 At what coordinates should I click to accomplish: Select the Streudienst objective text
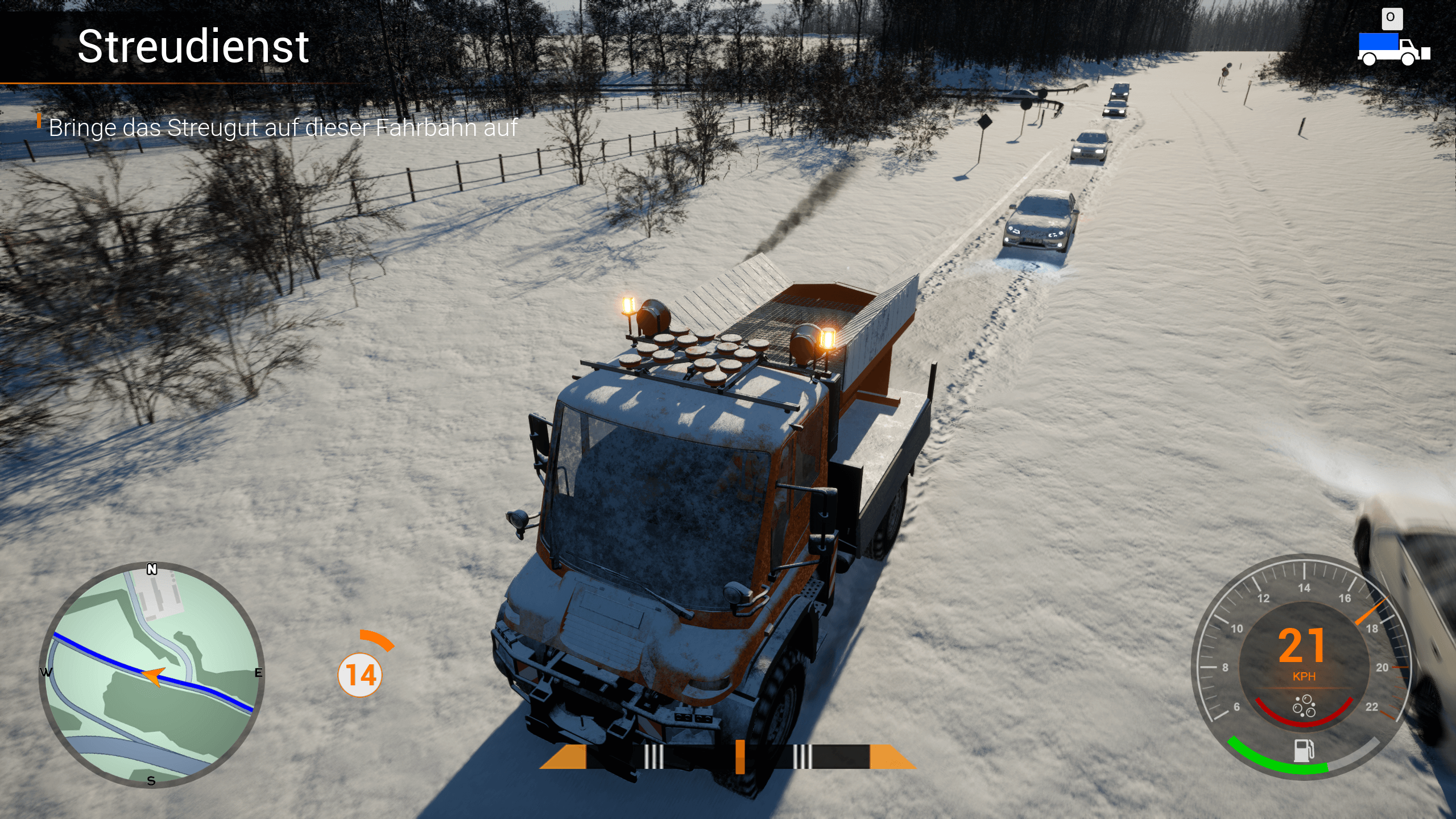pyautogui.click(x=283, y=128)
